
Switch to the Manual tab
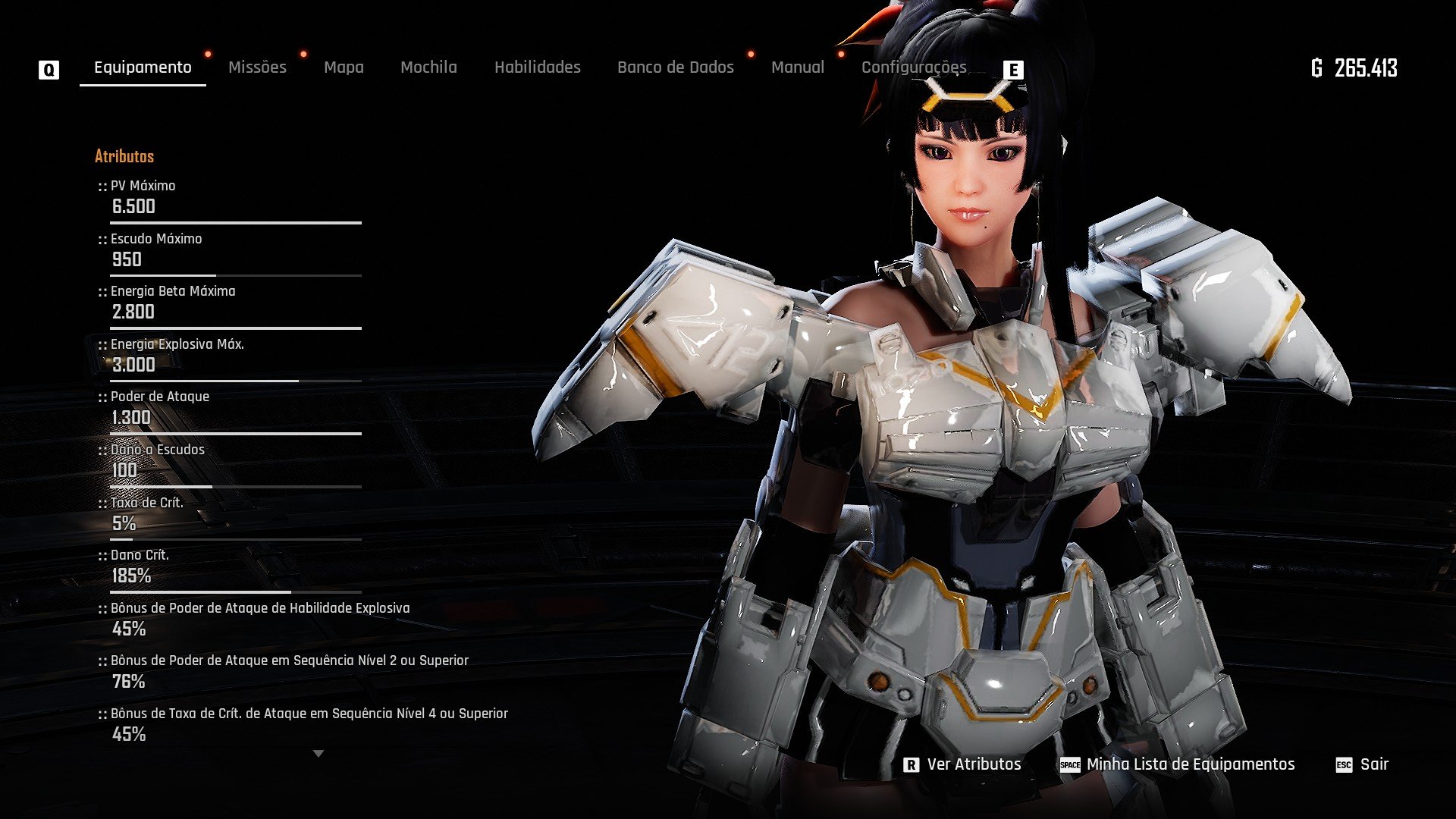tap(797, 67)
